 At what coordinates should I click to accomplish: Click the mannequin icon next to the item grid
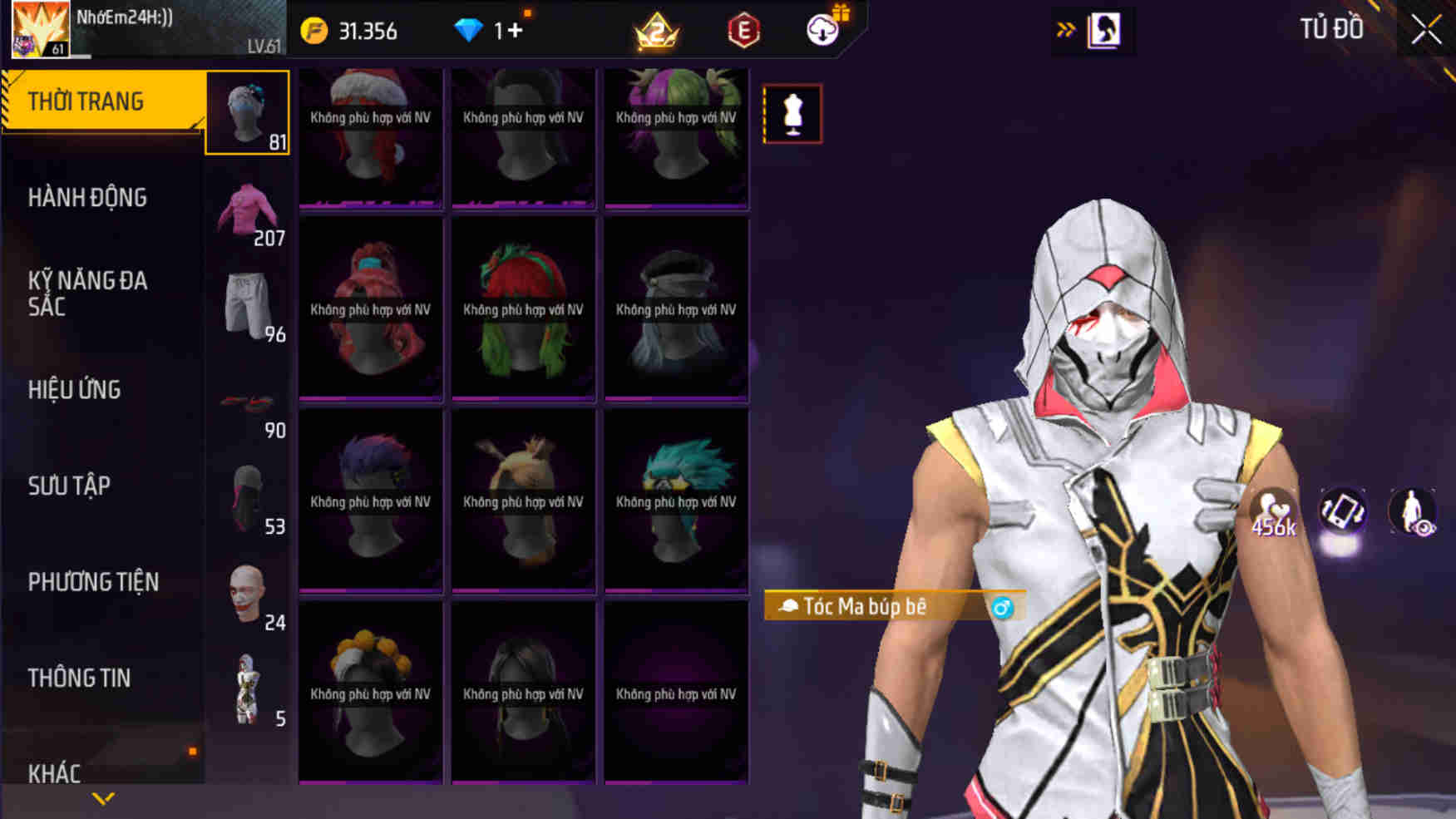792,115
